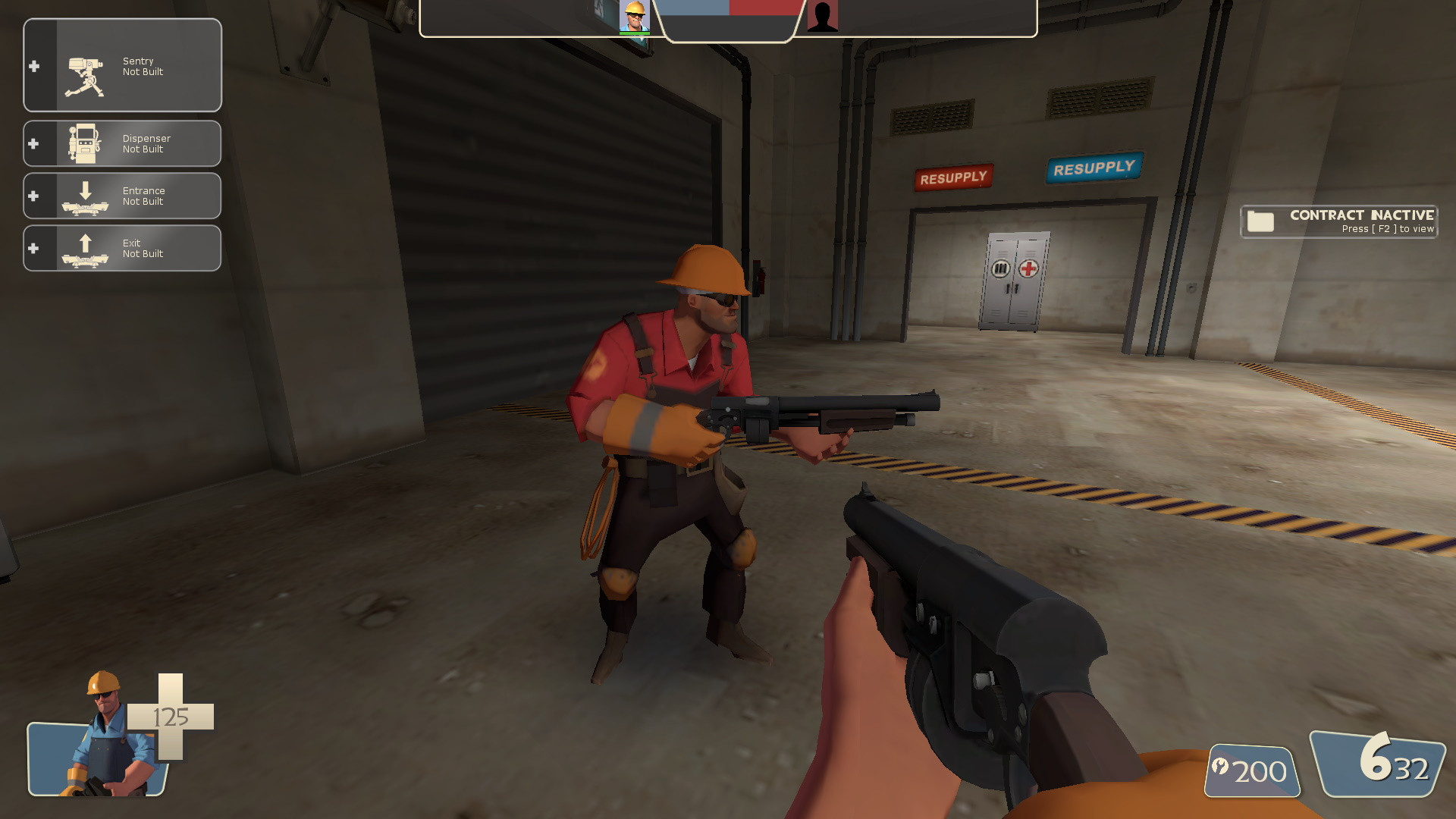Click the contract folder icon
The image size is (1456, 819).
pos(1261,221)
